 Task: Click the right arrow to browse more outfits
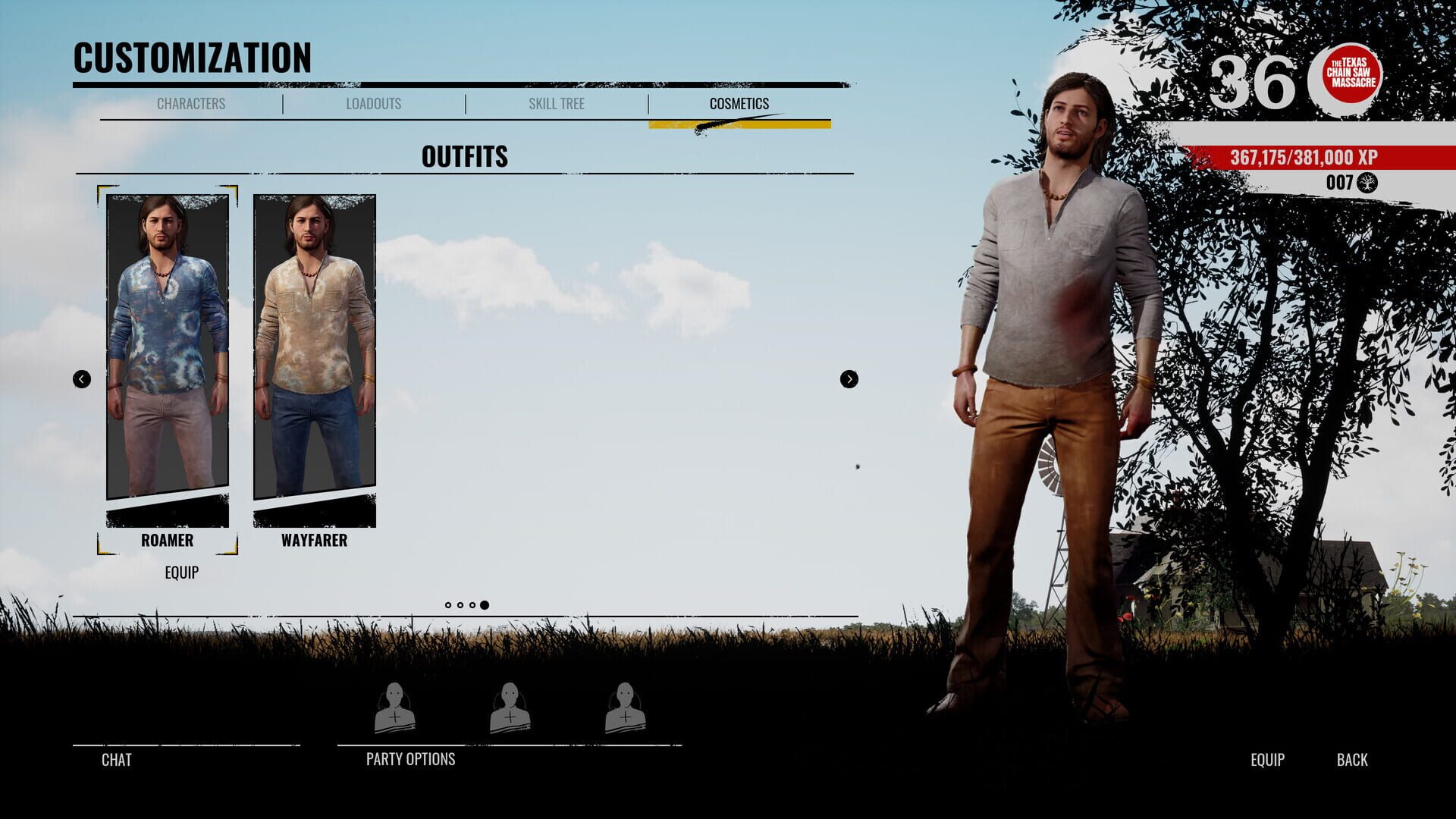pos(849,379)
